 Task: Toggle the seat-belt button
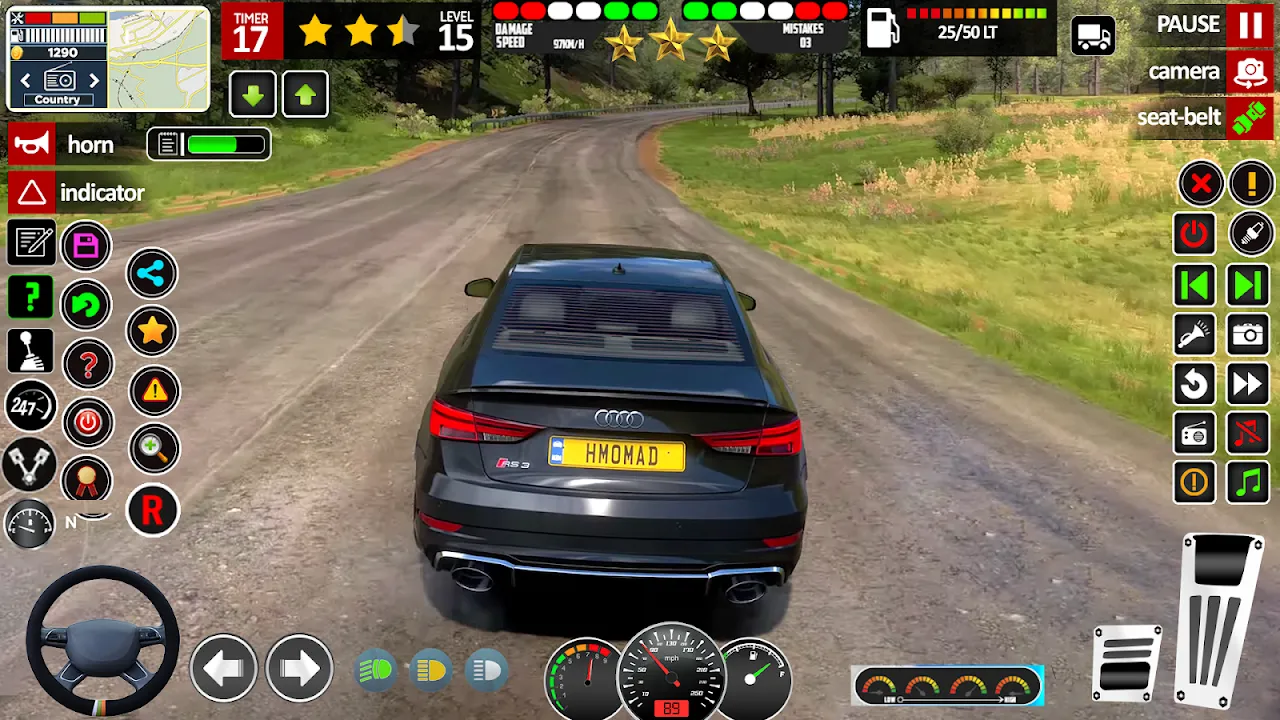(x=1249, y=118)
